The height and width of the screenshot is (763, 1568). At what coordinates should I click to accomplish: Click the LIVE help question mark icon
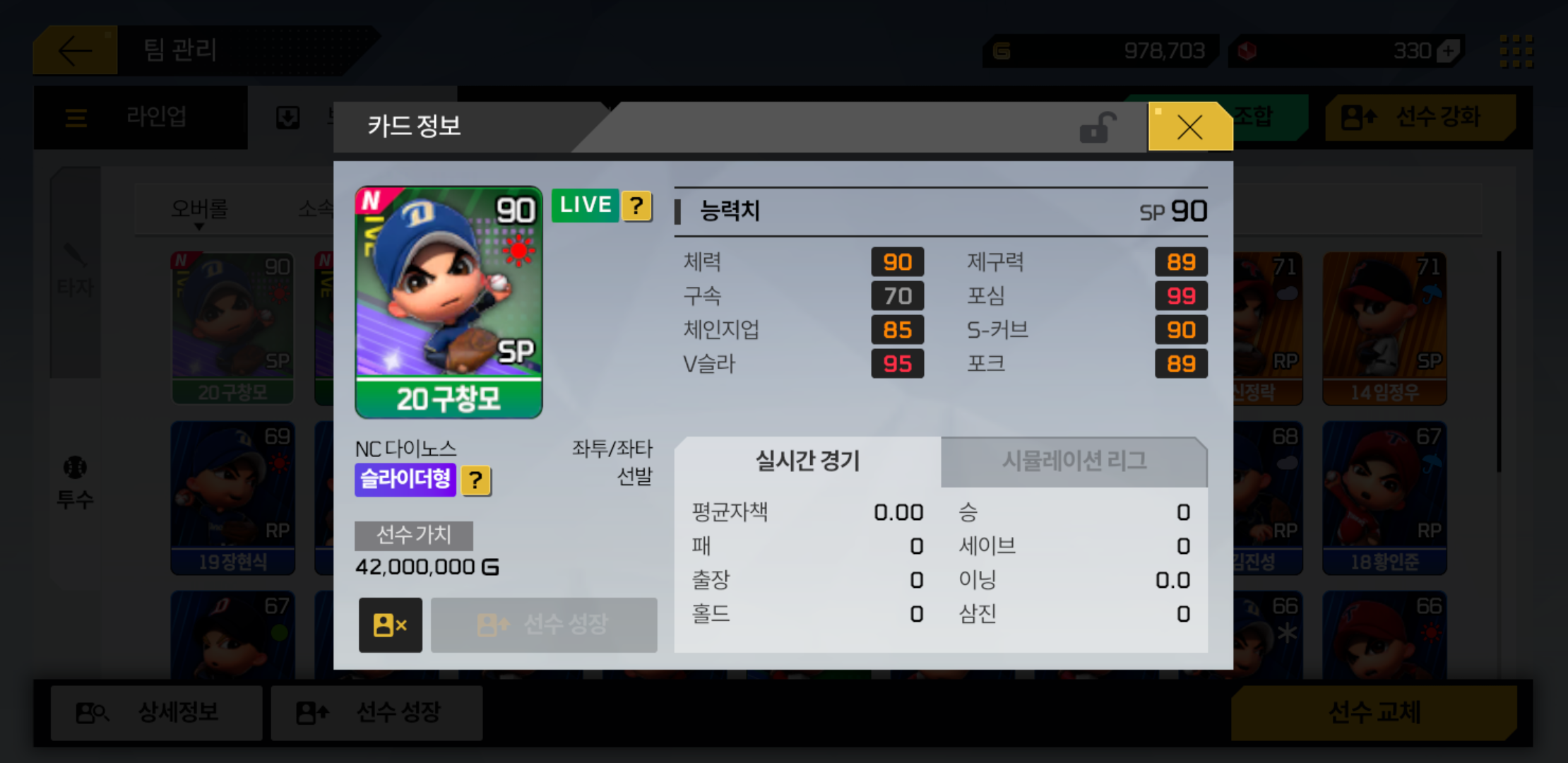pyautogui.click(x=635, y=206)
